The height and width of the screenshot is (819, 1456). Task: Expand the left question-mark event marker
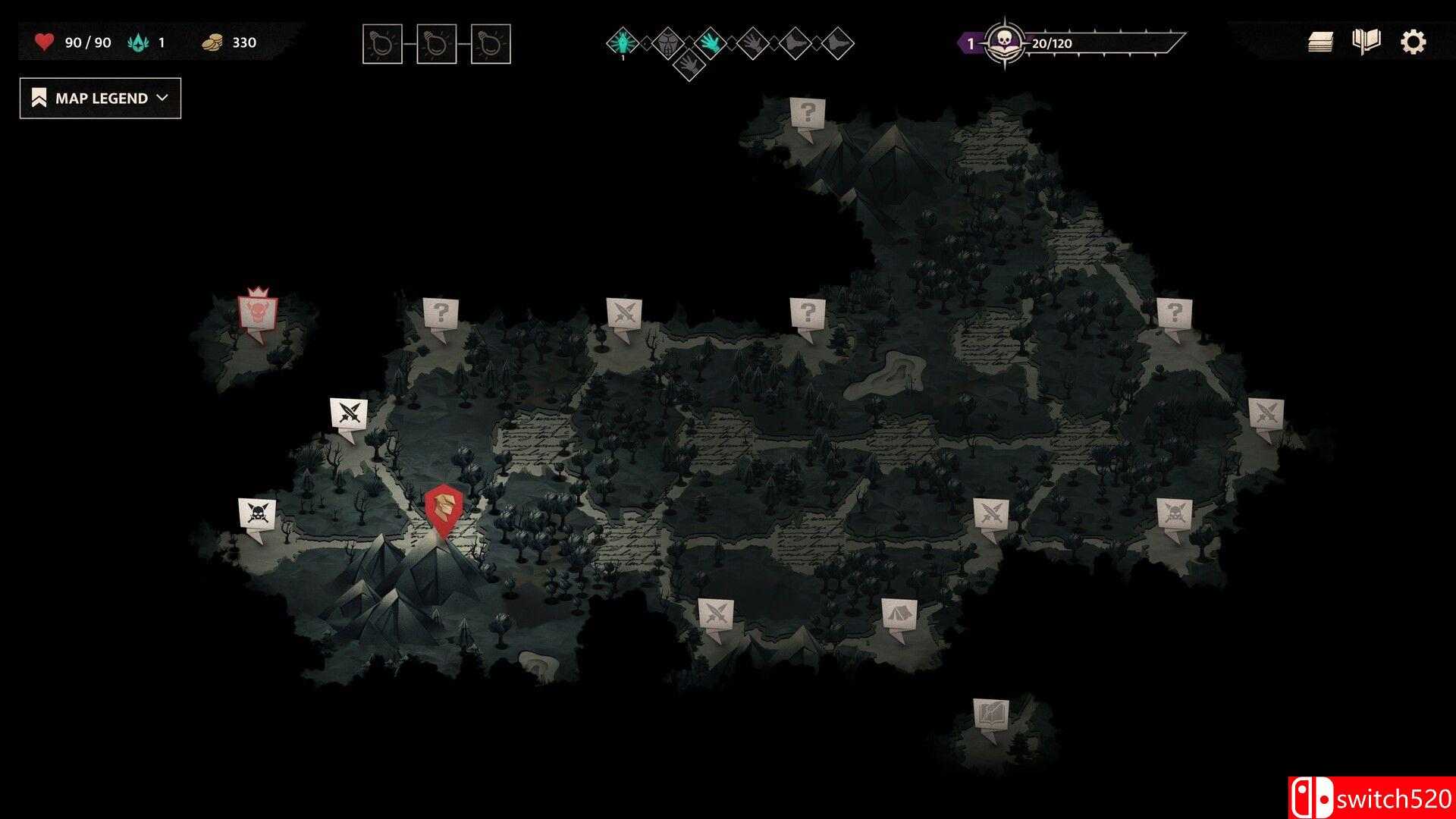(442, 312)
